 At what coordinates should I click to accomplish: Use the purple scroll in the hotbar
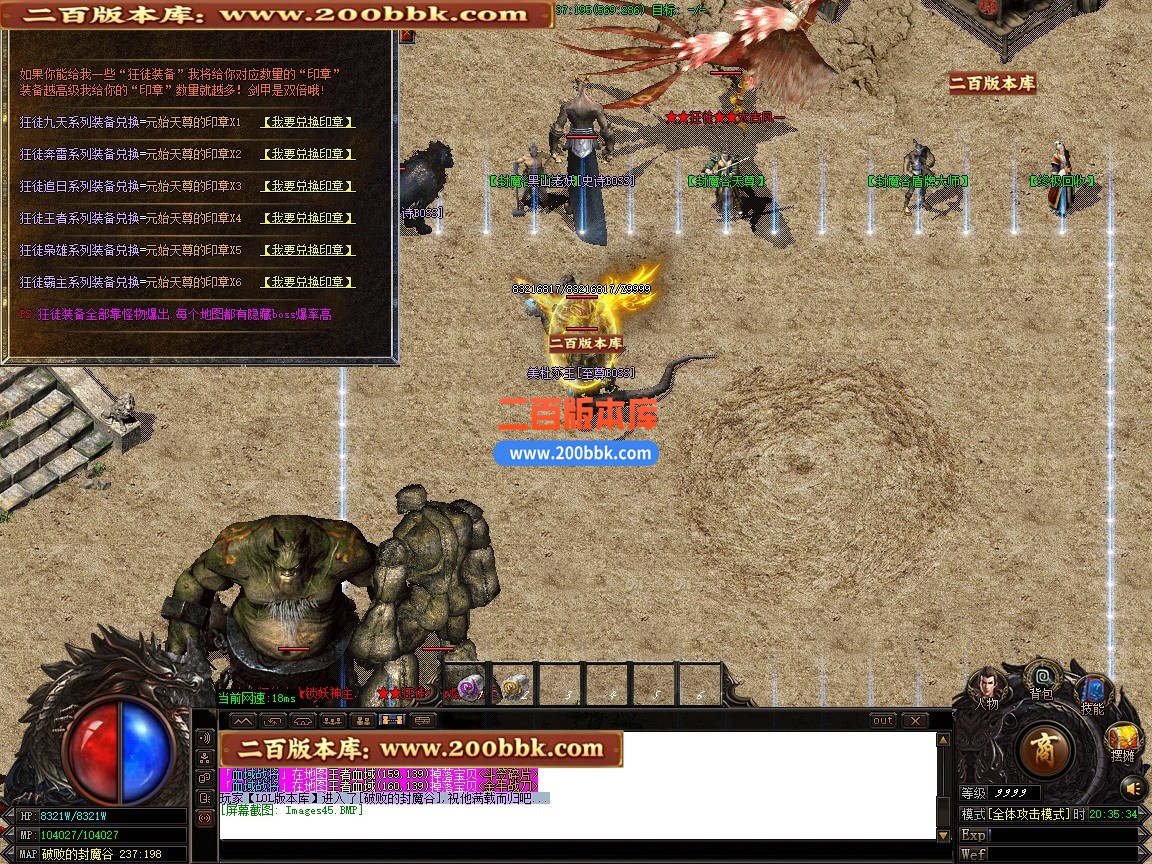pyautogui.click(x=468, y=688)
